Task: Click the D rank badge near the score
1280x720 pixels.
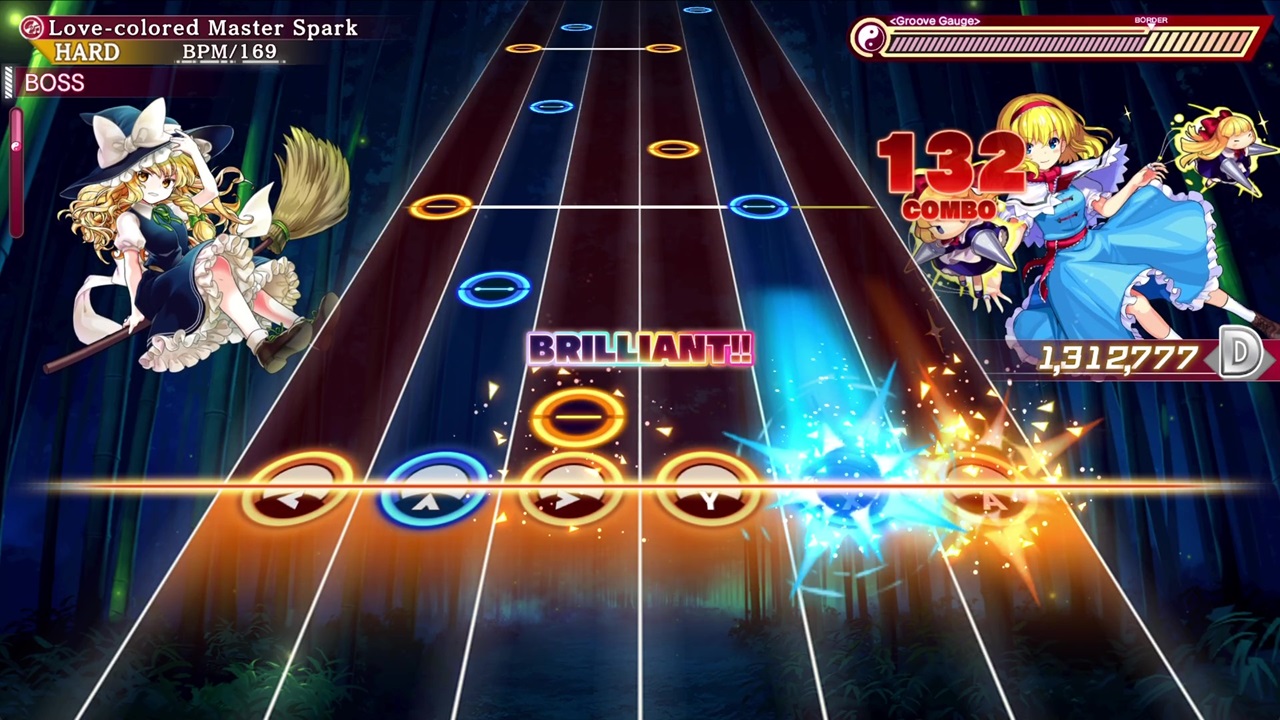Action: [x=1240, y=352]
